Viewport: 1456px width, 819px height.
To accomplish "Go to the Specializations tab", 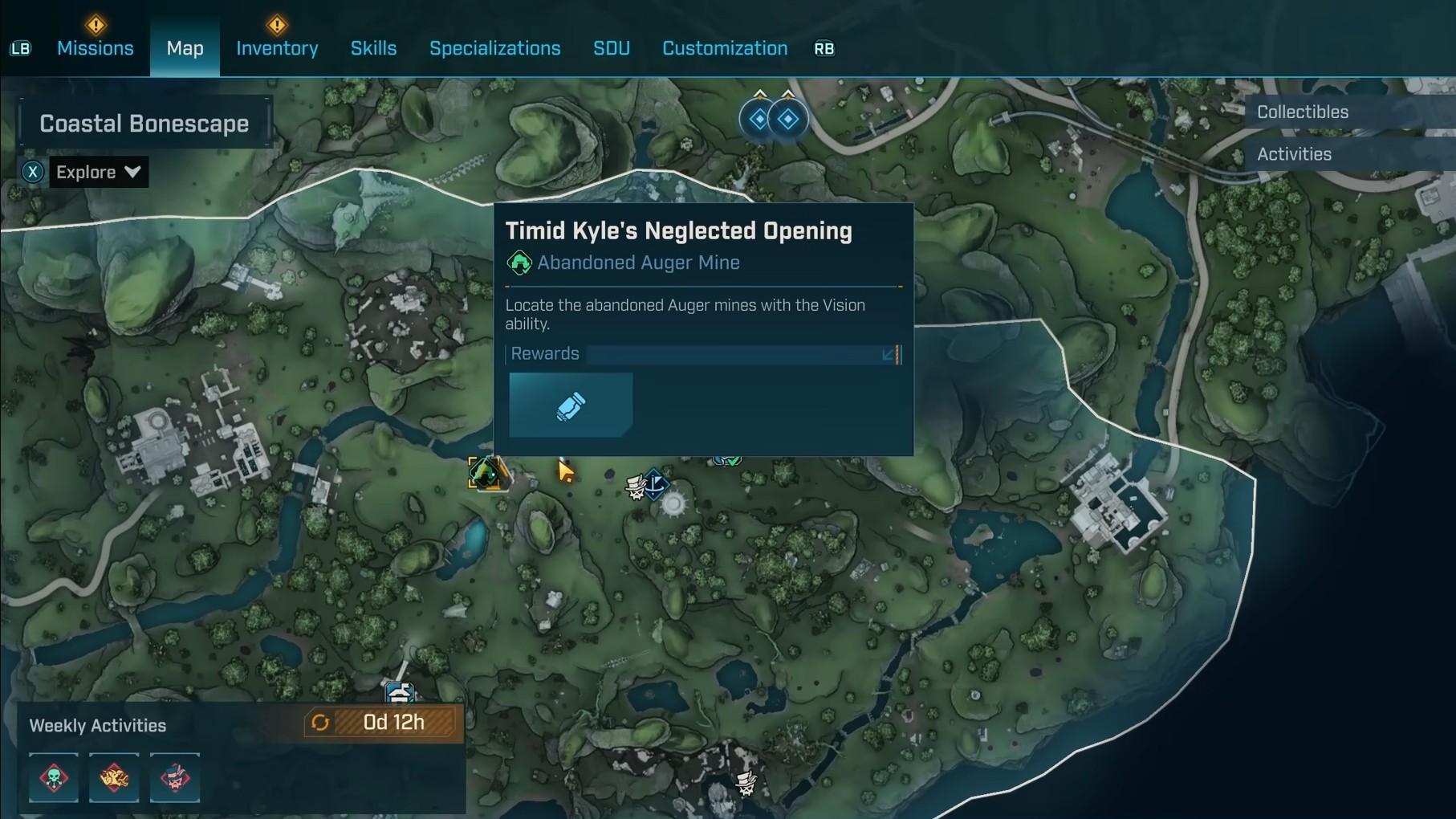I will pos(494,48).
